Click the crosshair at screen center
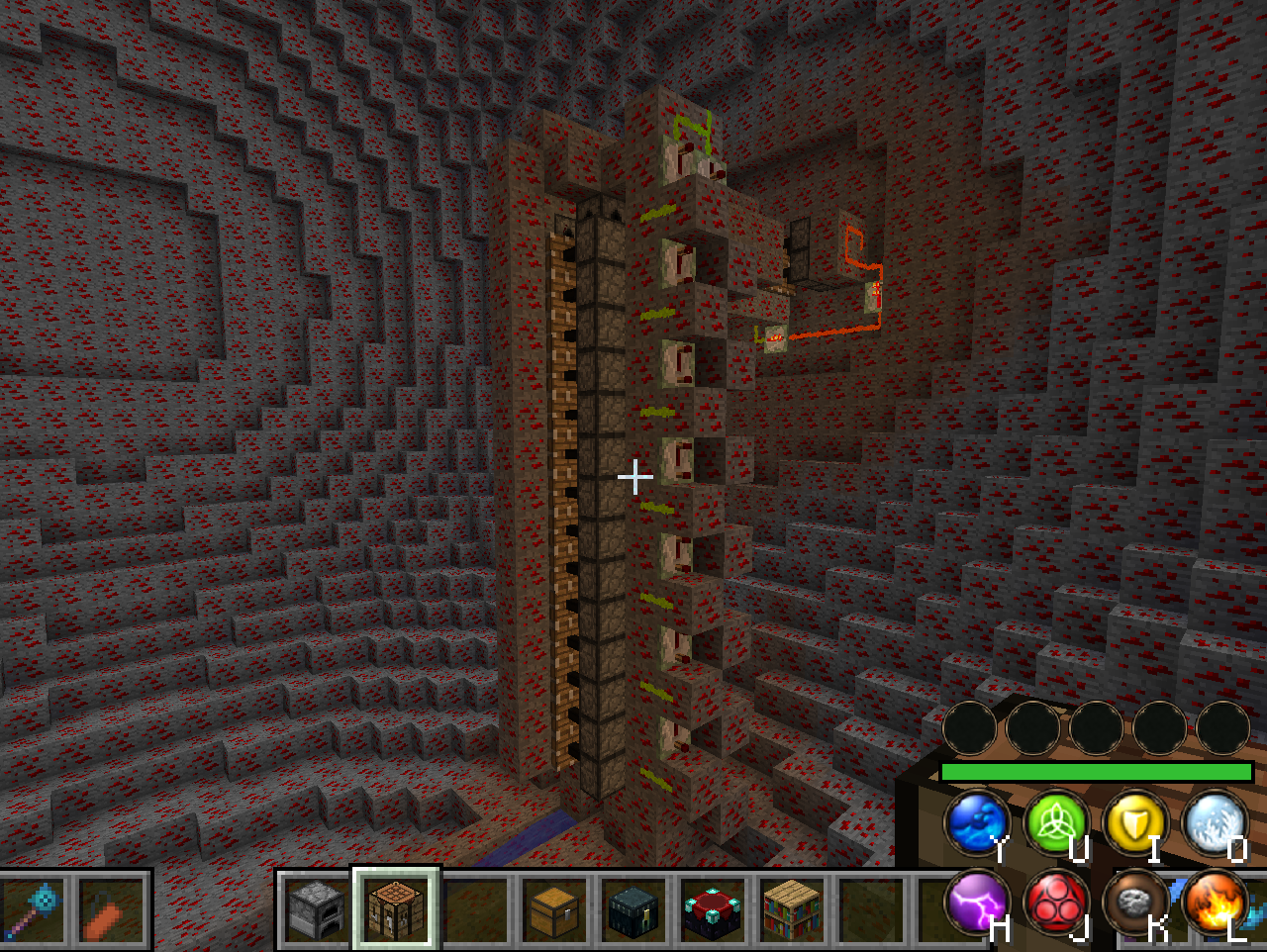This screenshot has width=1267, height=952. pyautogui.click(x=633, y=478)
